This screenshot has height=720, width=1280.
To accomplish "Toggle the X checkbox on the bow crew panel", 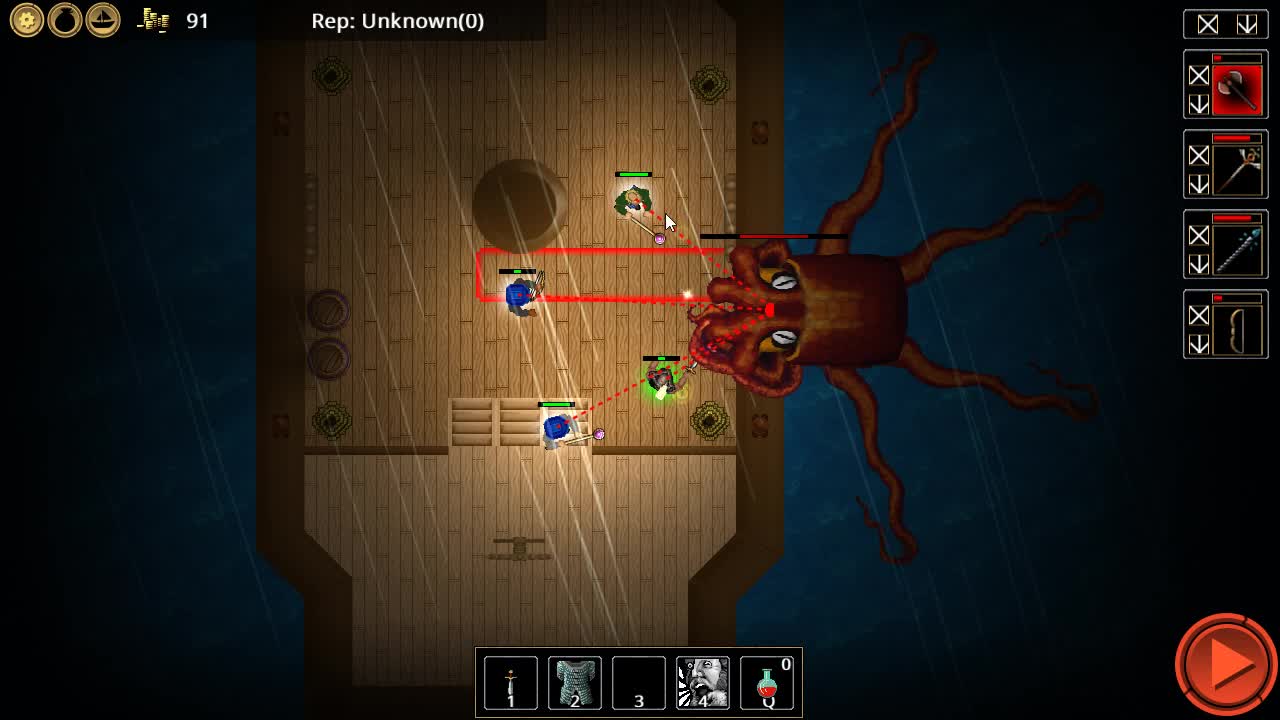I will pos(1199,315).
